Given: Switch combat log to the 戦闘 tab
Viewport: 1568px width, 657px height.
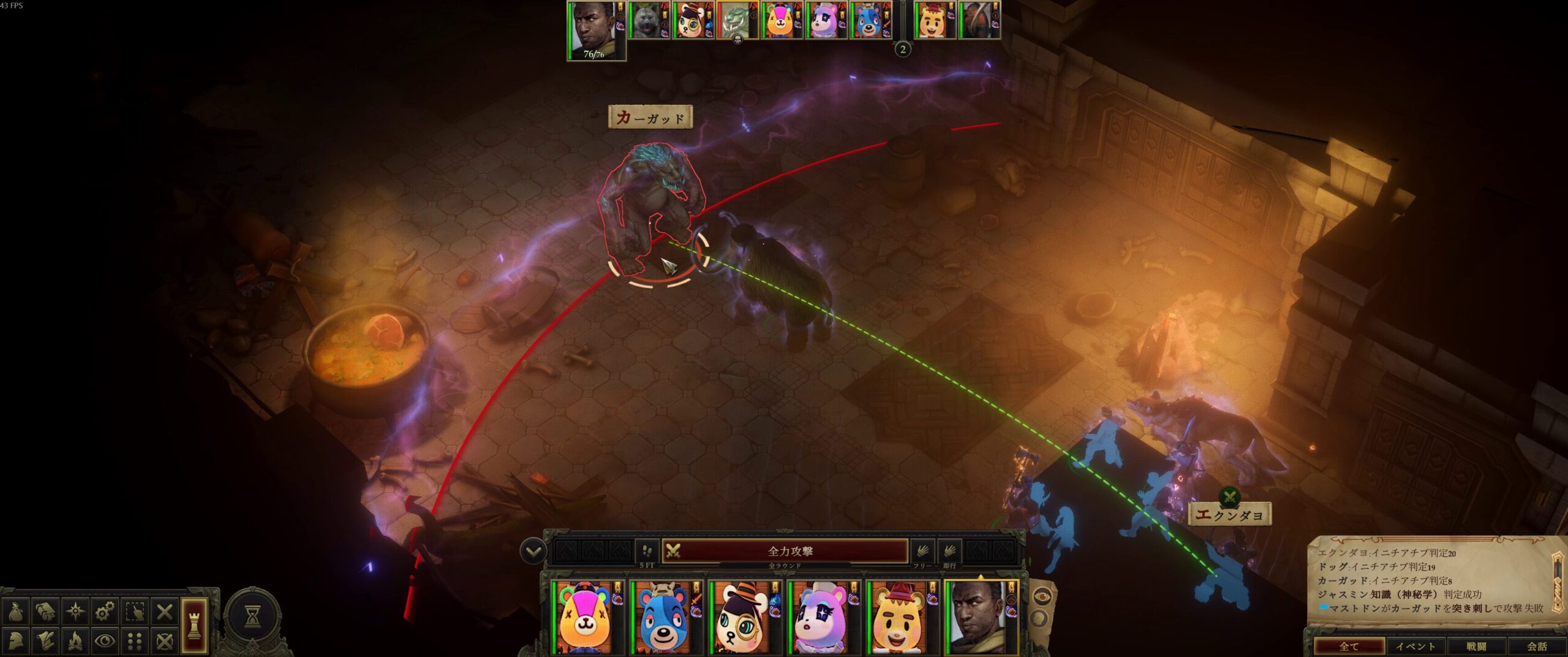Looking at the screenshot, I should pos(1476,647).
